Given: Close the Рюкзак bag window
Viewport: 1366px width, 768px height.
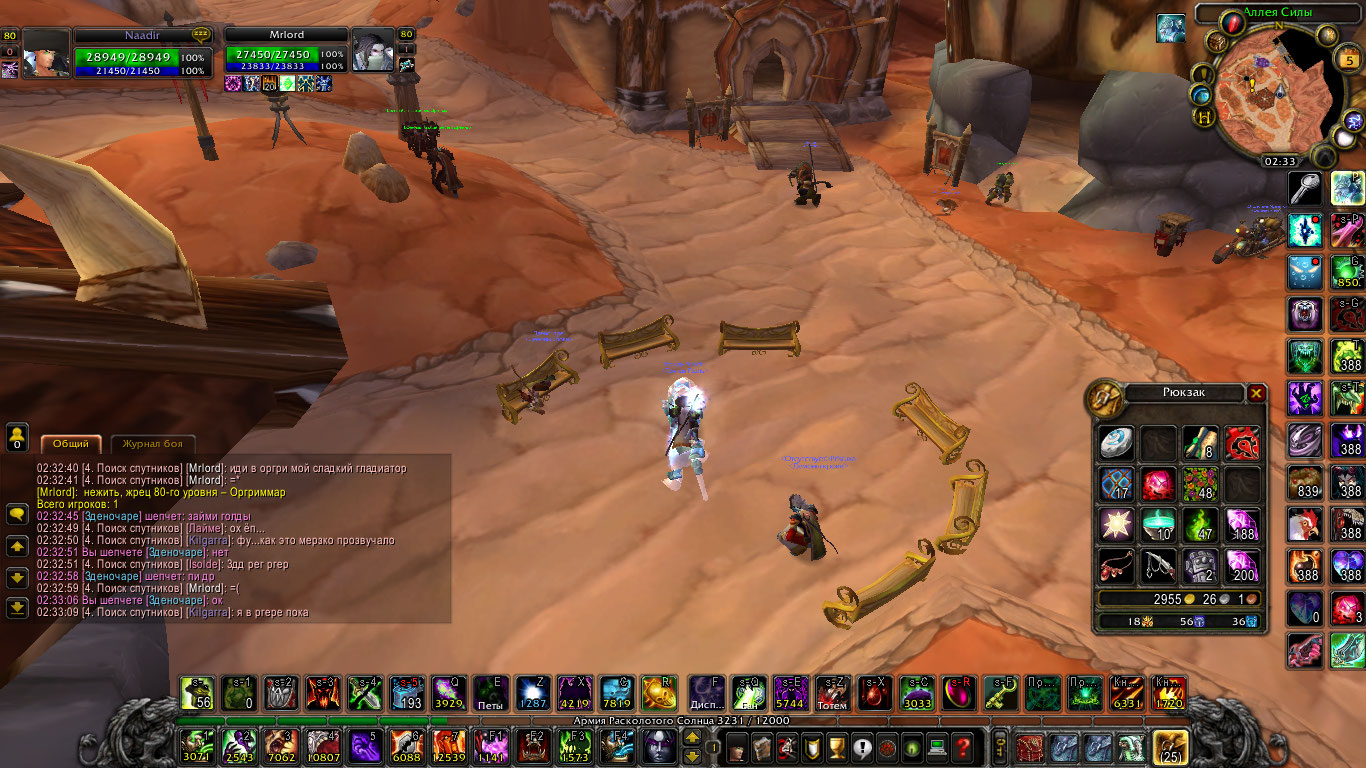Looking at the screenshot, I should [x=1256, y=393].
